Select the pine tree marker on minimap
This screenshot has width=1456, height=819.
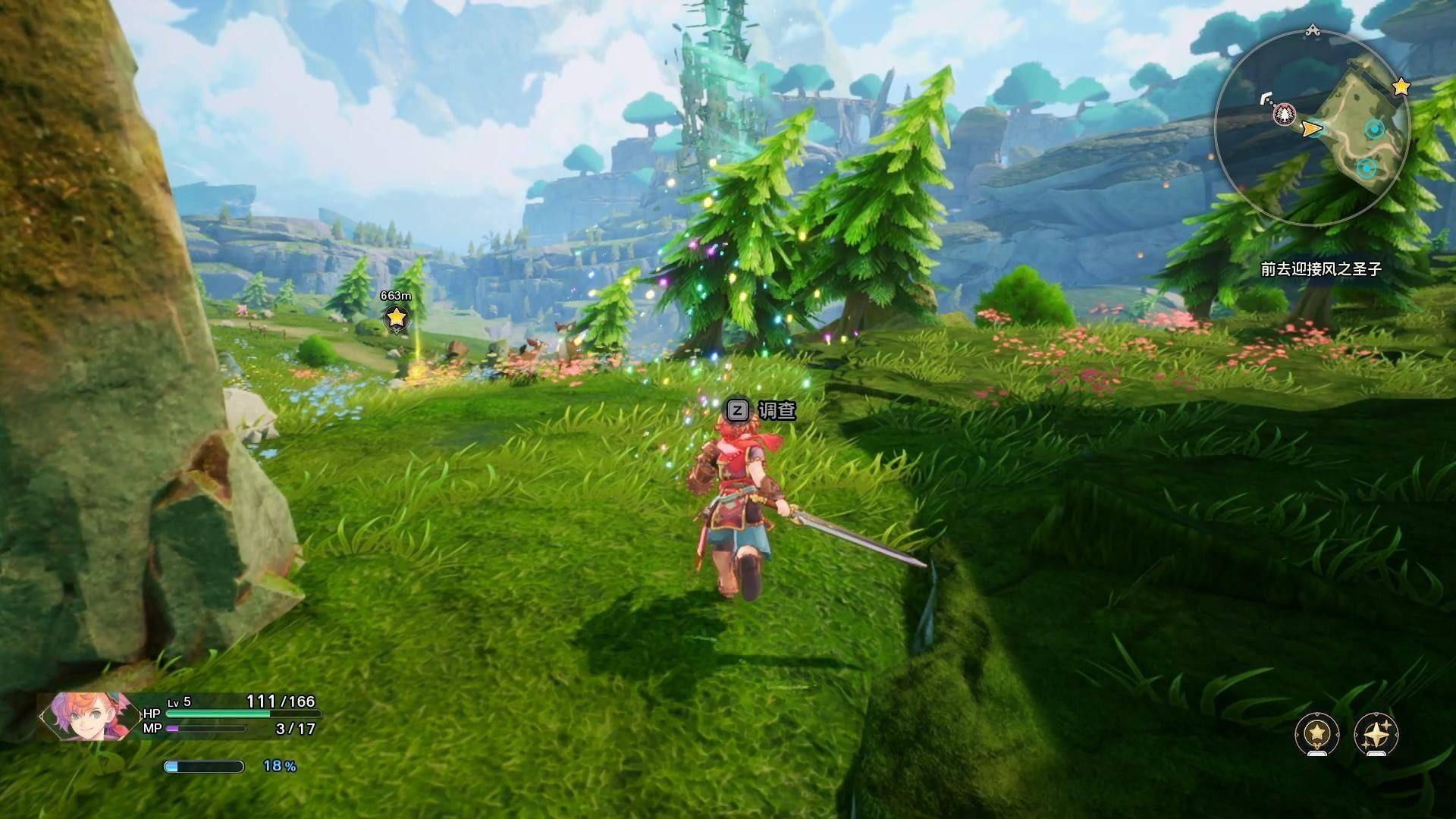pyautogui.click(x=1285, y=115)
